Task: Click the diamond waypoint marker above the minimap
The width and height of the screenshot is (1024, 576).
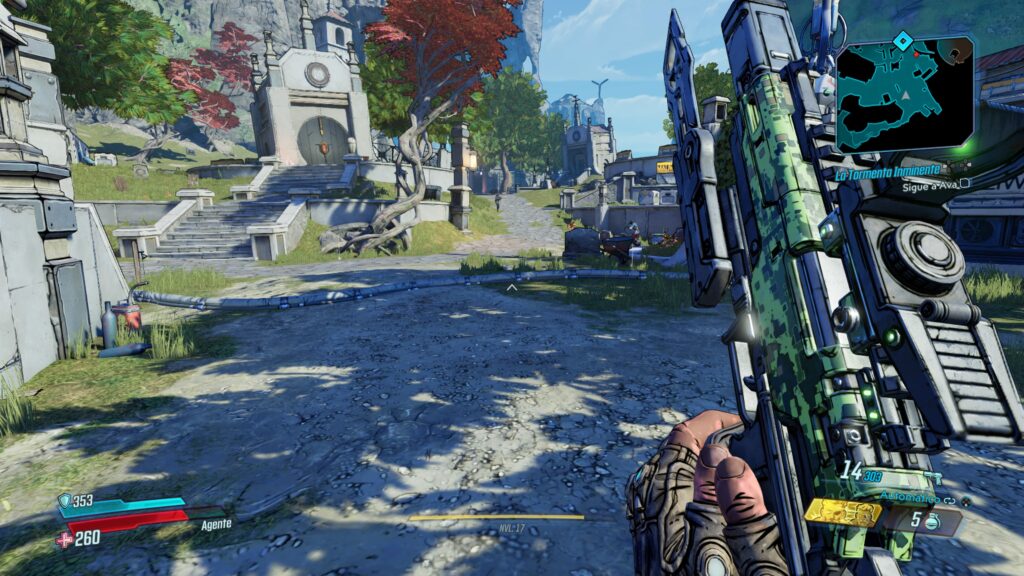Action: [902, 40]
